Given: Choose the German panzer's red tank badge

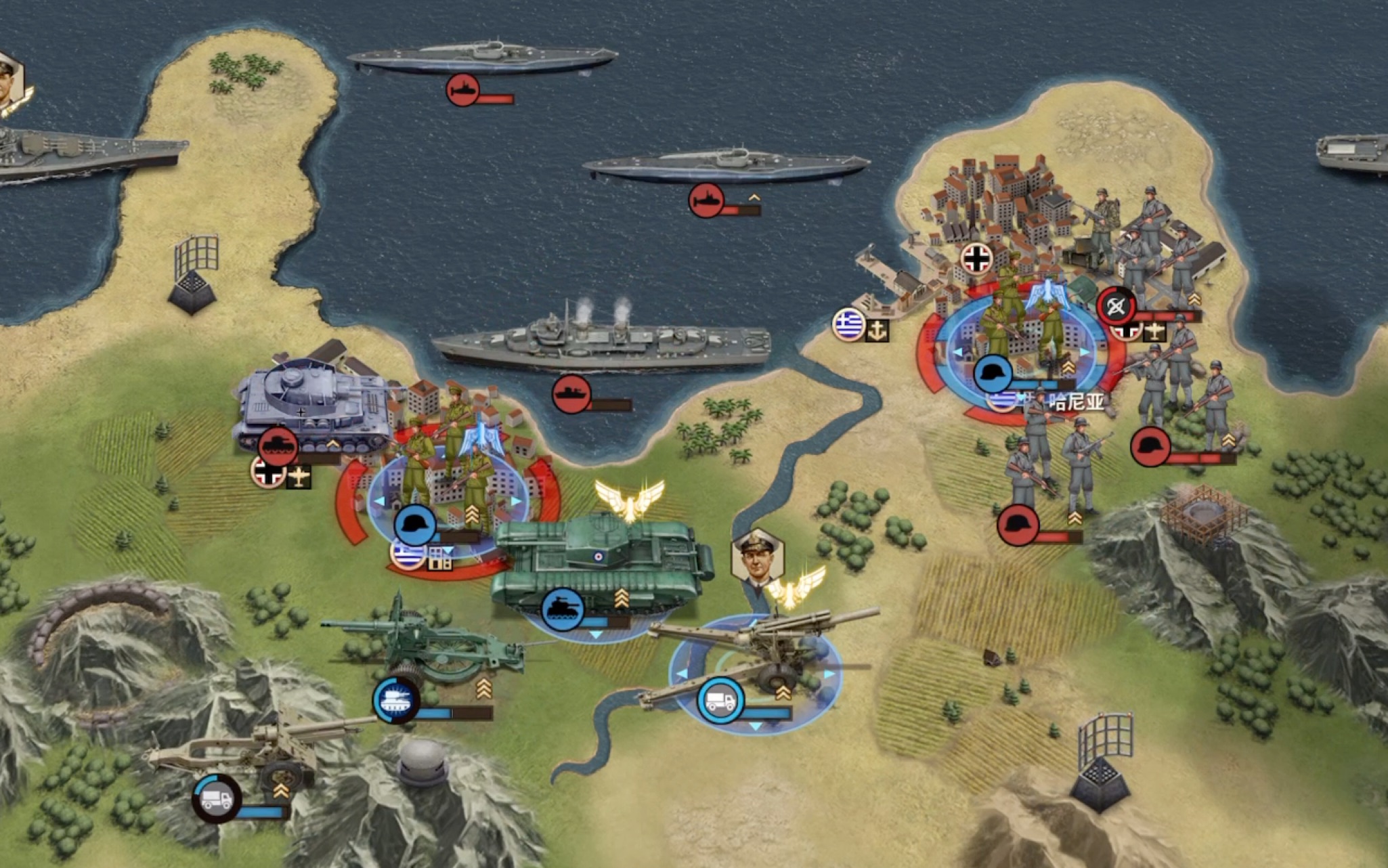Looking at the screenshot, I should 278,446.
